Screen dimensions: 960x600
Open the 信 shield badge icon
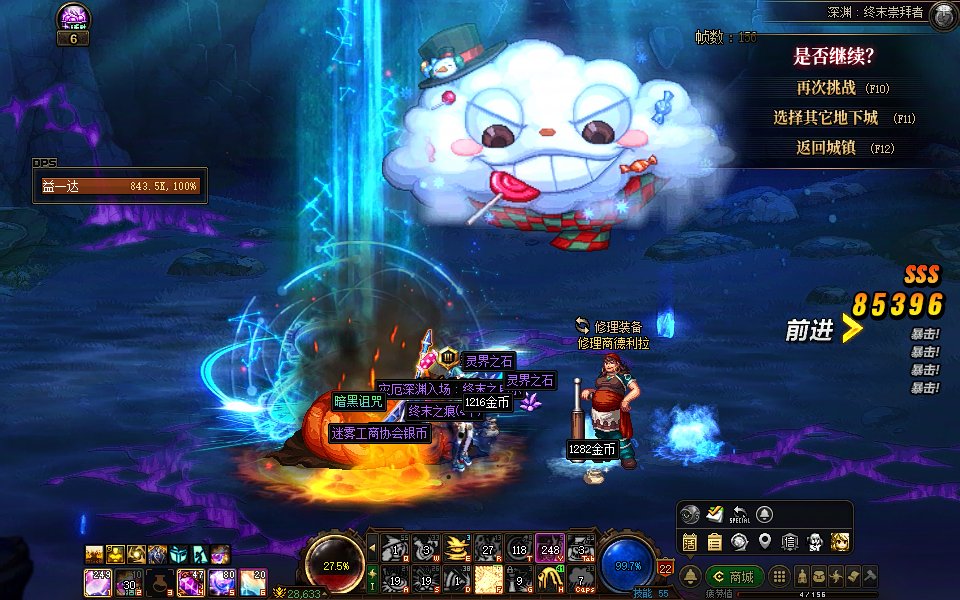point(790,542)
